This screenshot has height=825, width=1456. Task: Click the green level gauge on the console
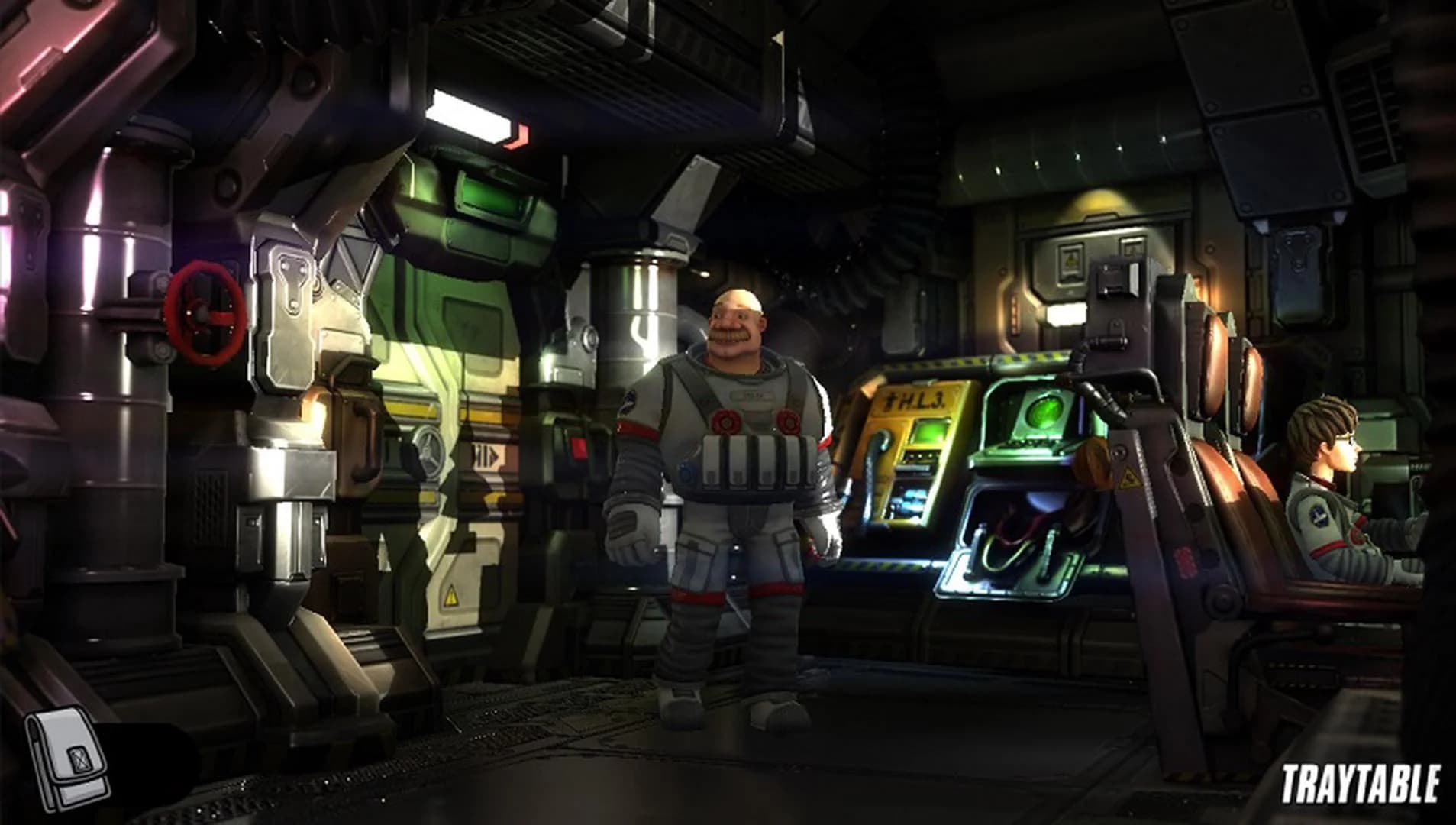tap(929, 429)
